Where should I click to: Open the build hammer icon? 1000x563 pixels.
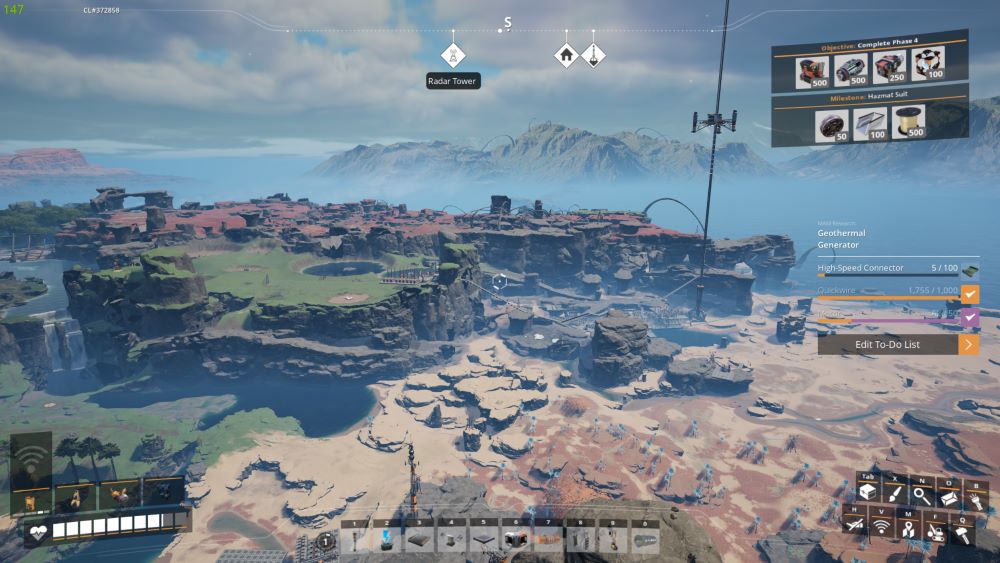coord(960,534)
